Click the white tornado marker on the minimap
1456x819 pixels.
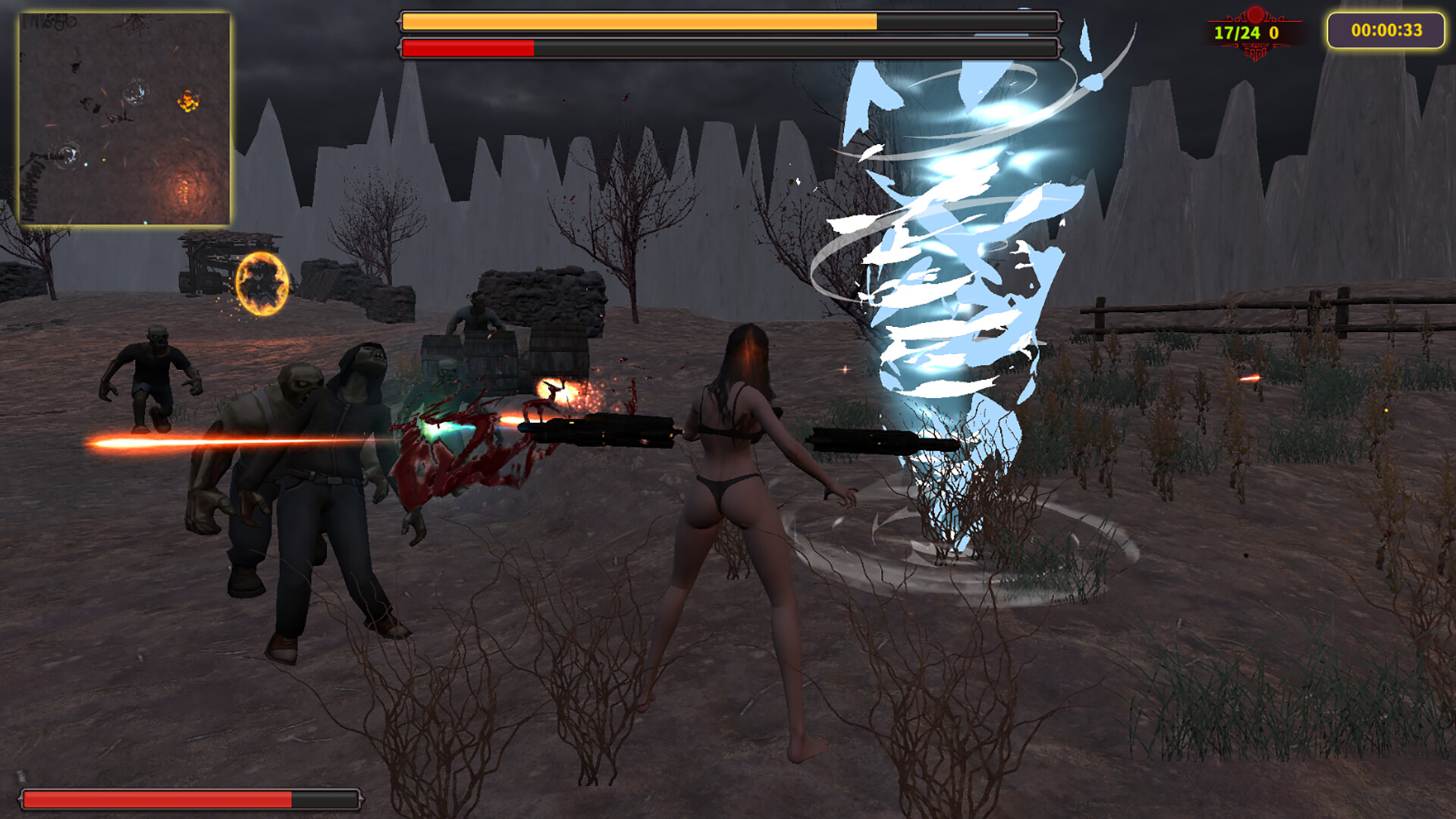click(136, 93)
